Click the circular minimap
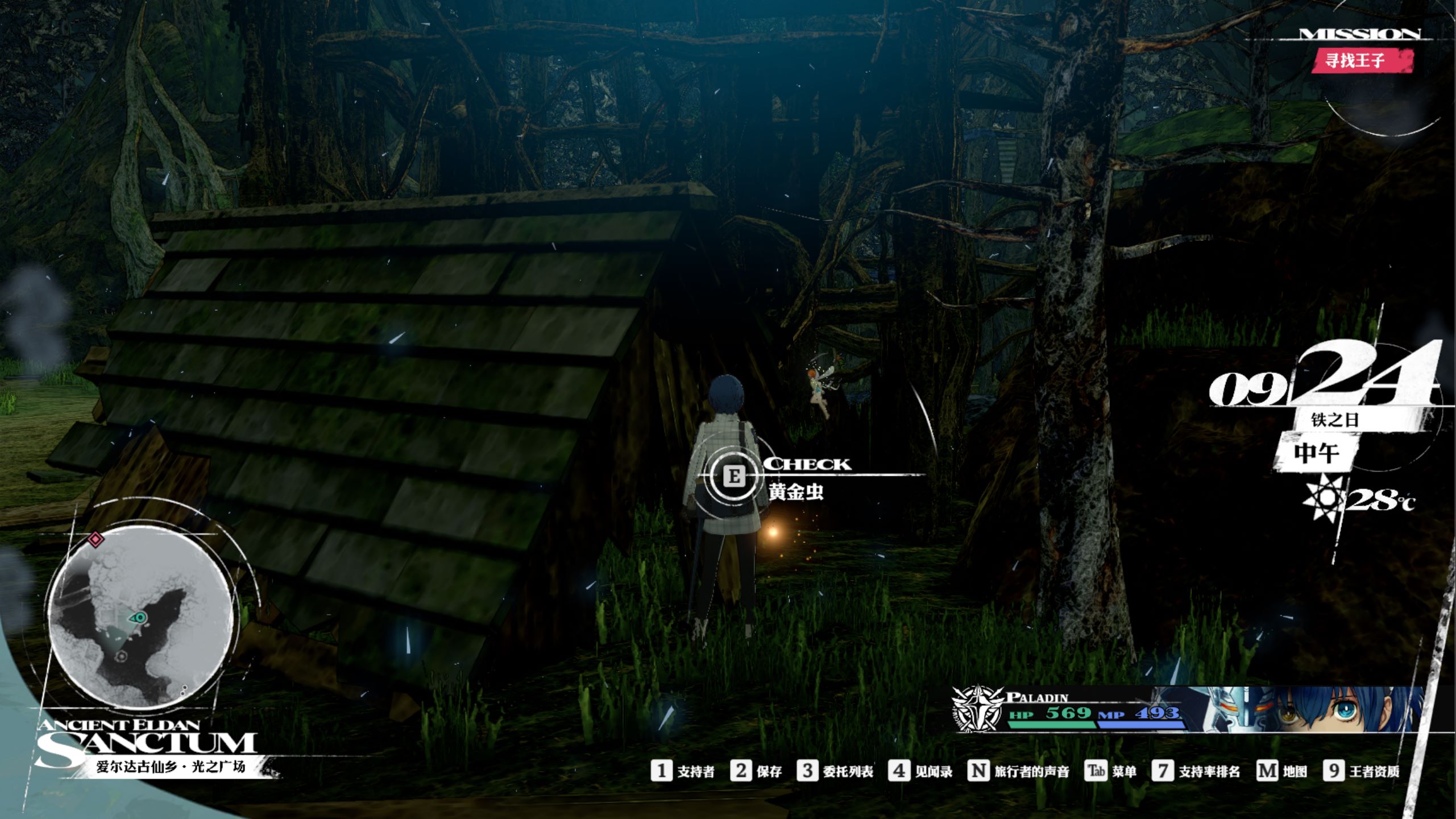The height and width of the screenshot is (819, 1456). click(x=140, y=616)
